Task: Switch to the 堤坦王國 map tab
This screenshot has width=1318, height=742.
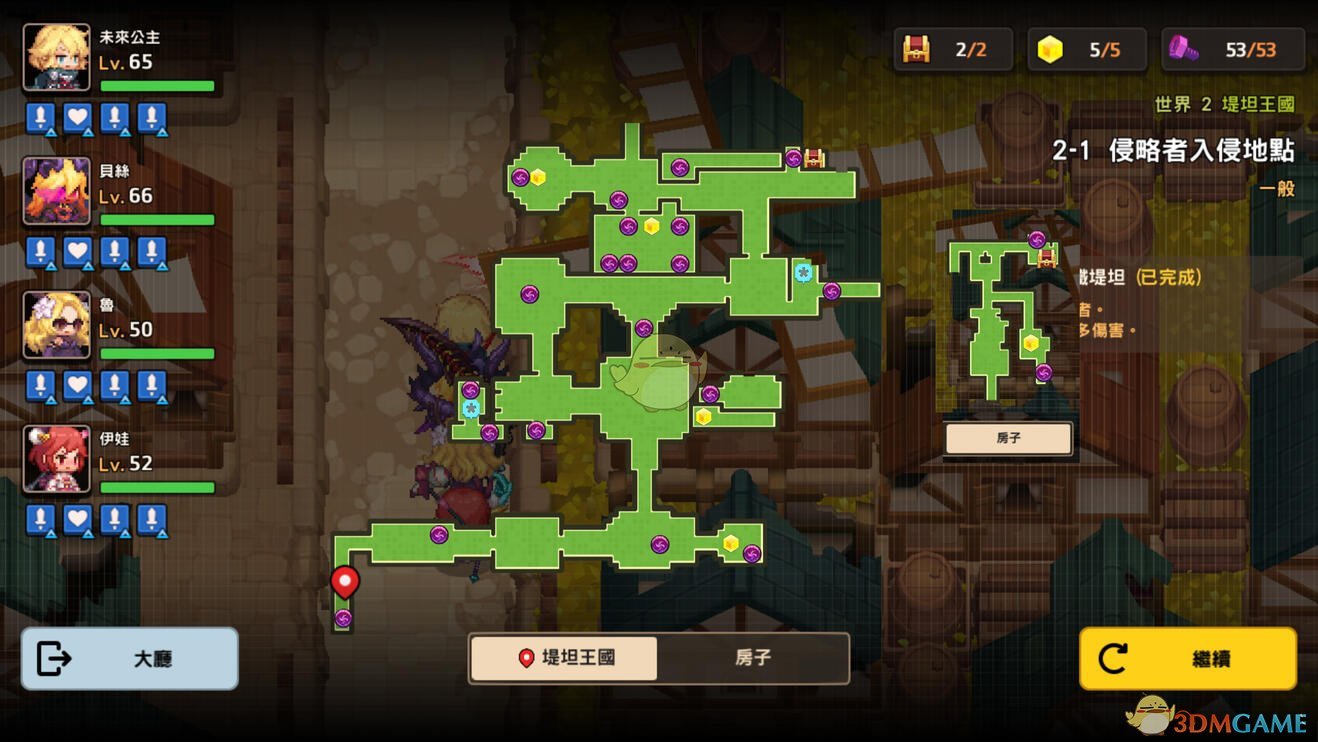Action: click(565, 658)
